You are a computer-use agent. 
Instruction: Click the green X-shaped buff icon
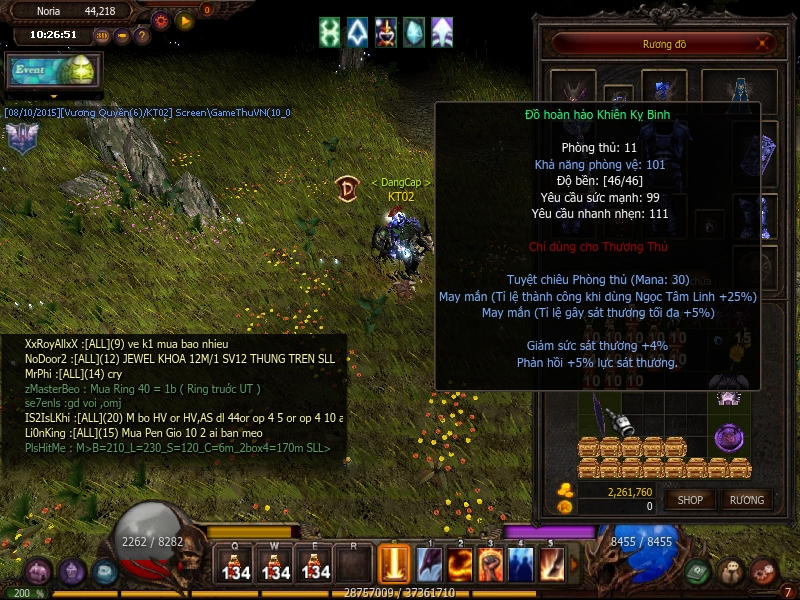pyautogui.click(x=330, y=32)
